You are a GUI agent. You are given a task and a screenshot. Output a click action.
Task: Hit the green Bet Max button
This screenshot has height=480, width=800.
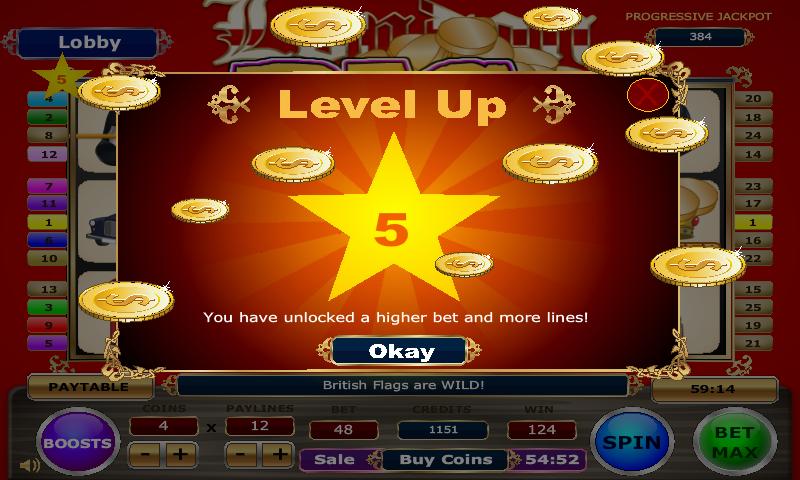(735, 441)
